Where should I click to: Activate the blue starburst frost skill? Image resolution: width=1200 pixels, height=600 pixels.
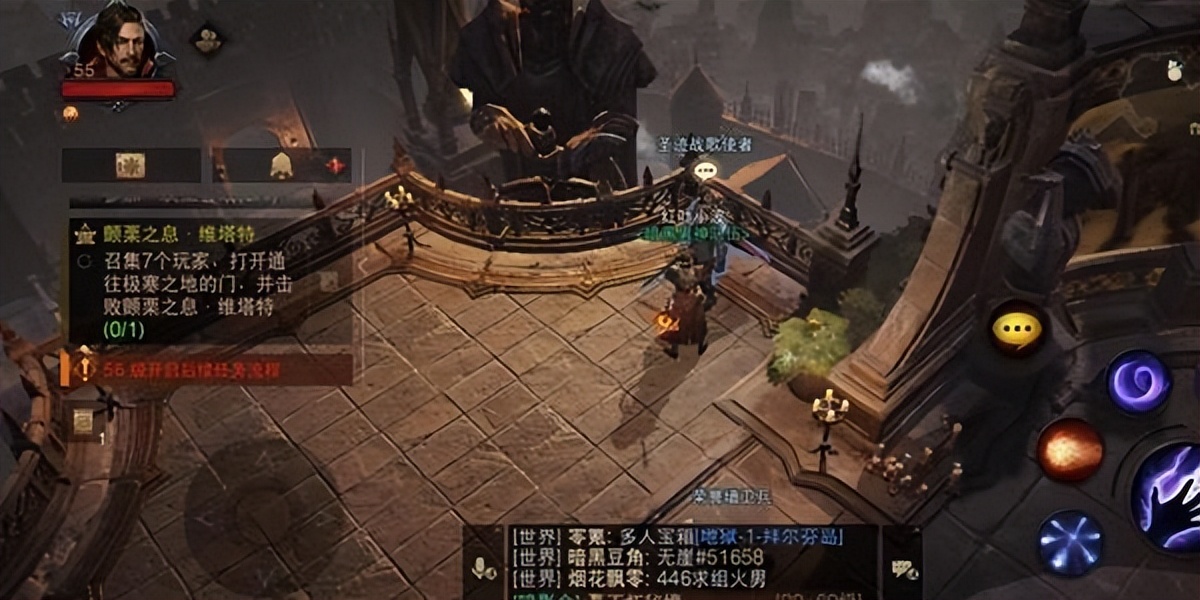1070,544
